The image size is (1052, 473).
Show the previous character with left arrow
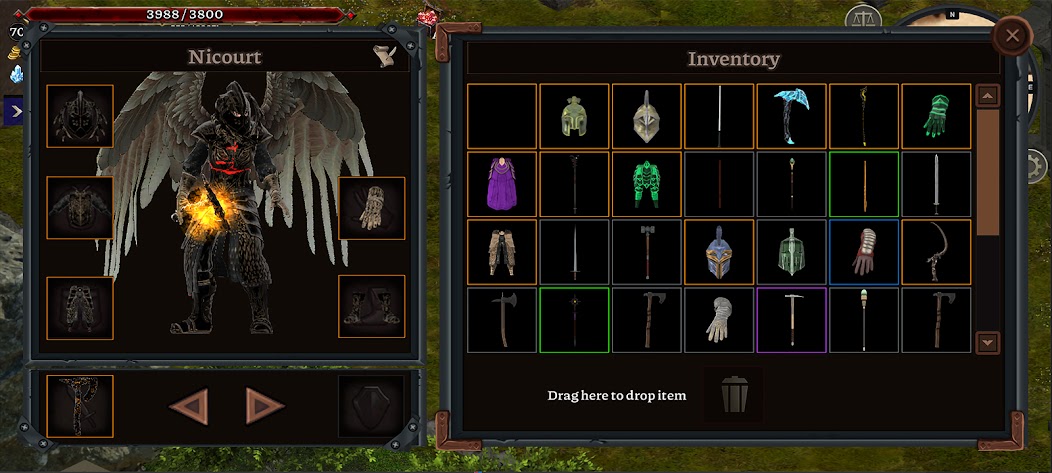[x=188, y=406]
